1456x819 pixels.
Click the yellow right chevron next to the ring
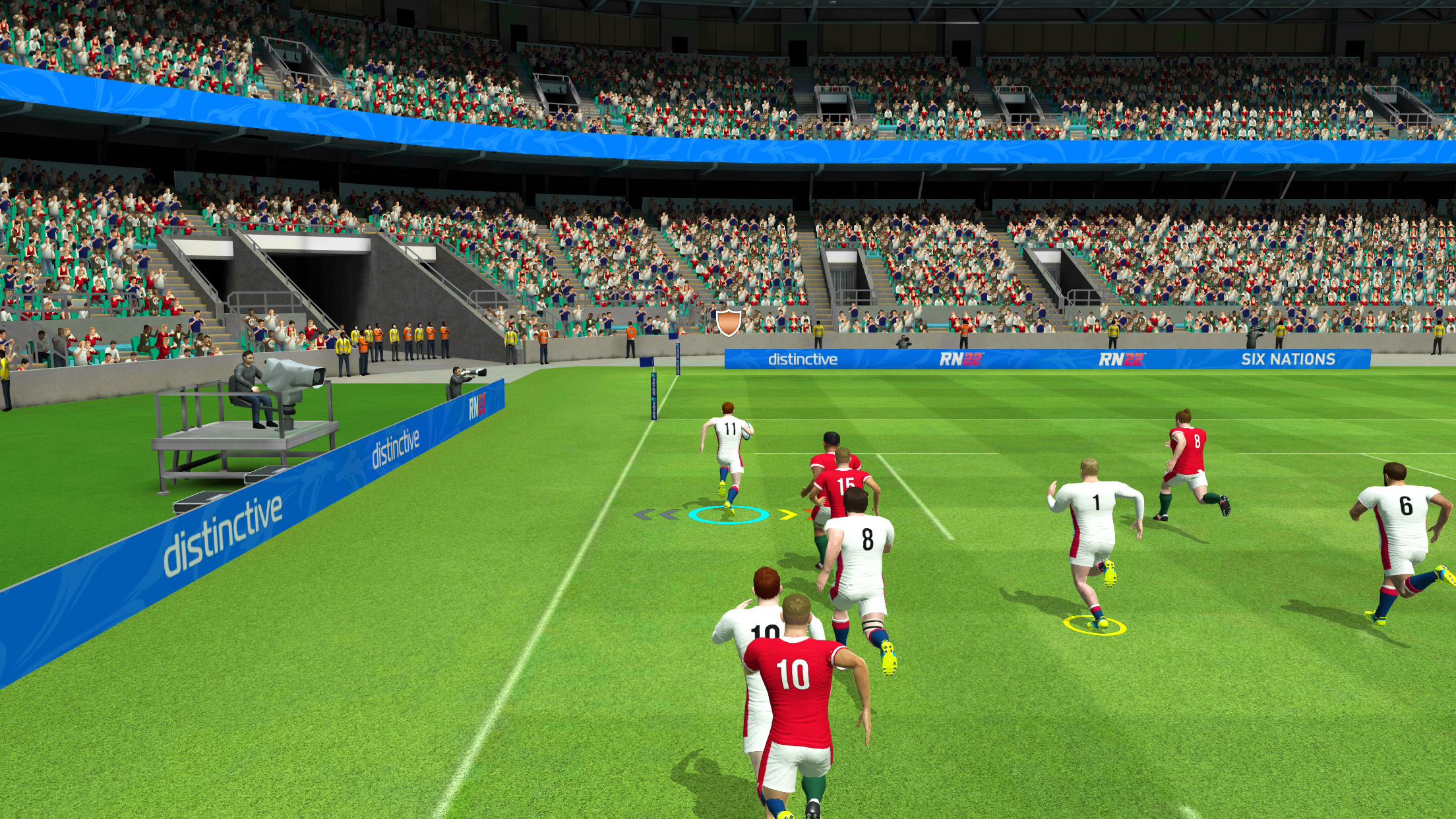[x=786, y=514]
